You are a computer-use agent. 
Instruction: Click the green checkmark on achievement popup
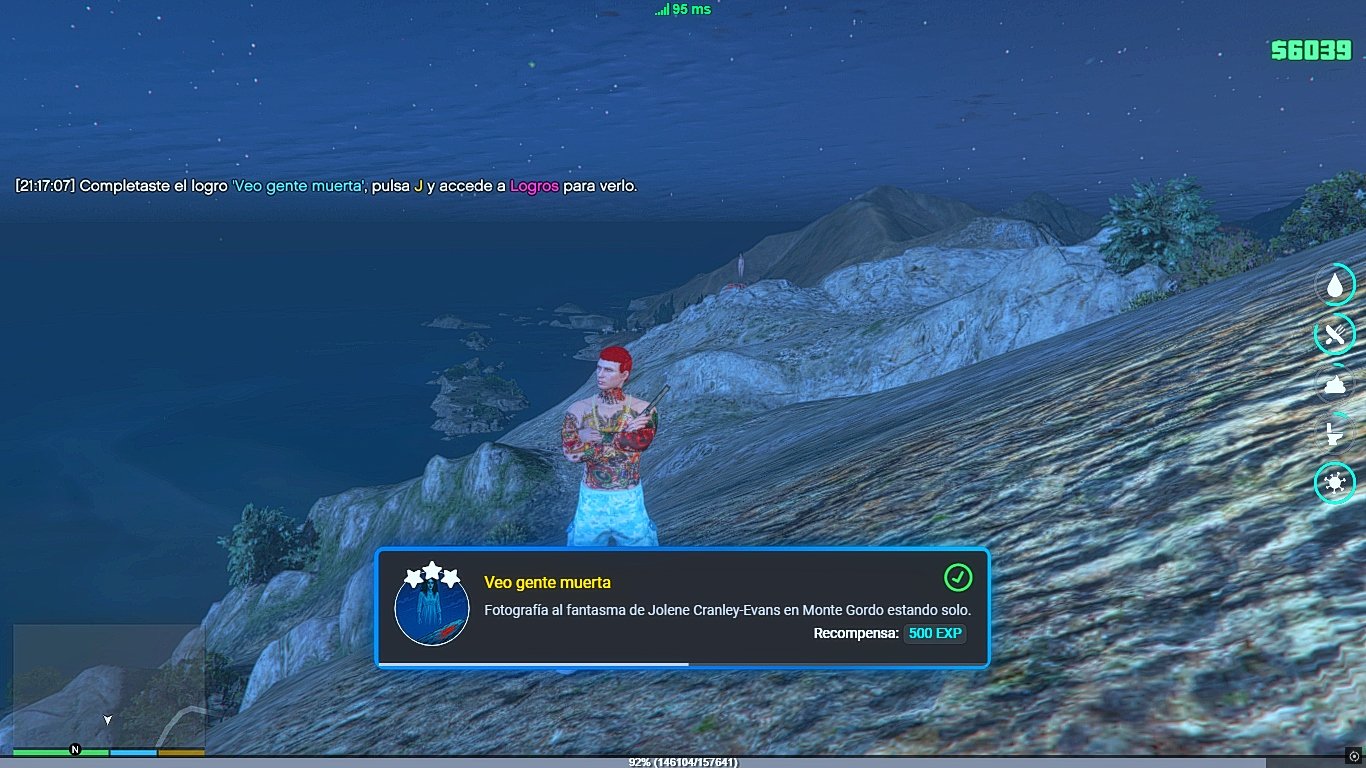958,577
